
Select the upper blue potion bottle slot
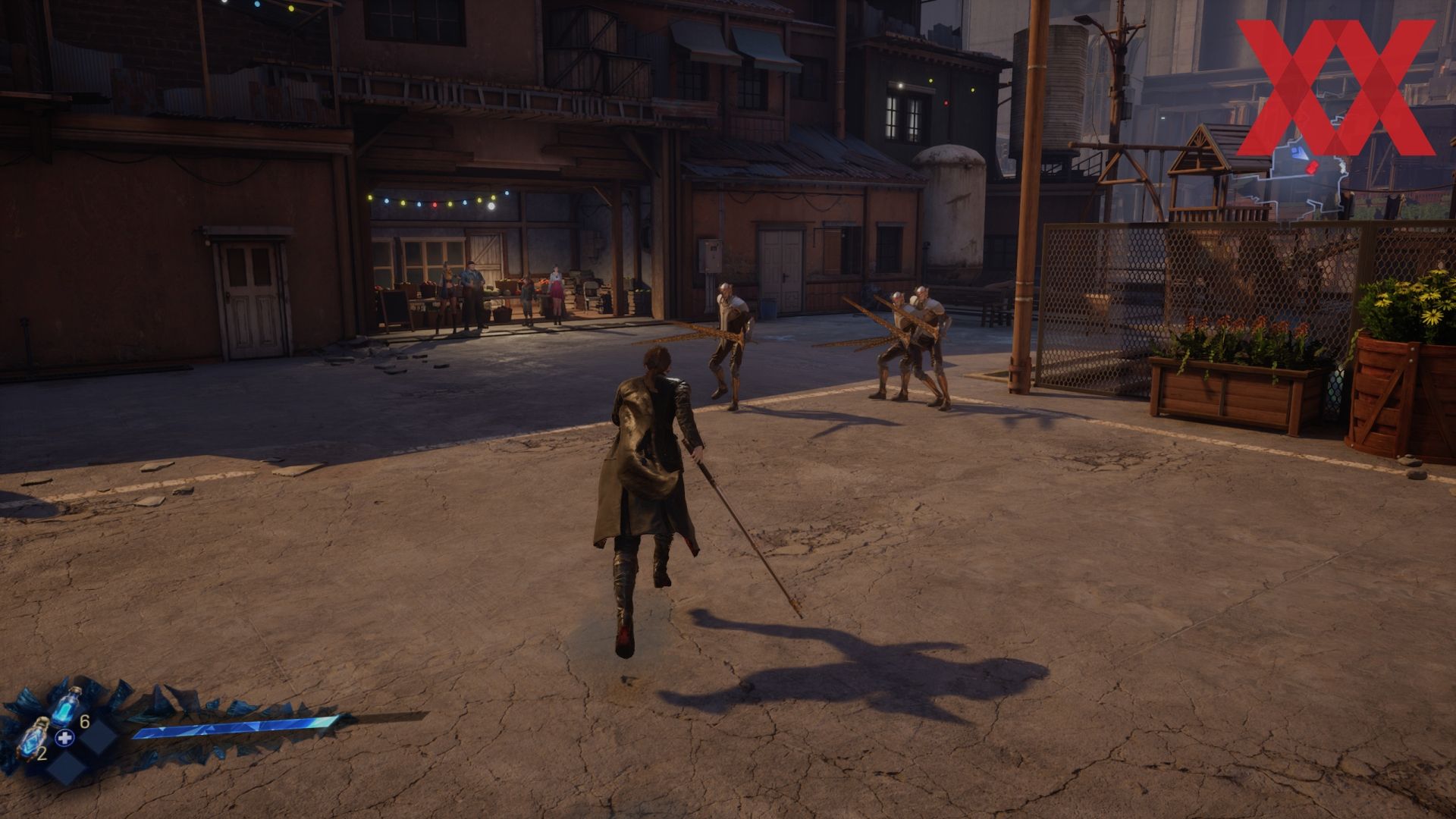pos(67,707)
